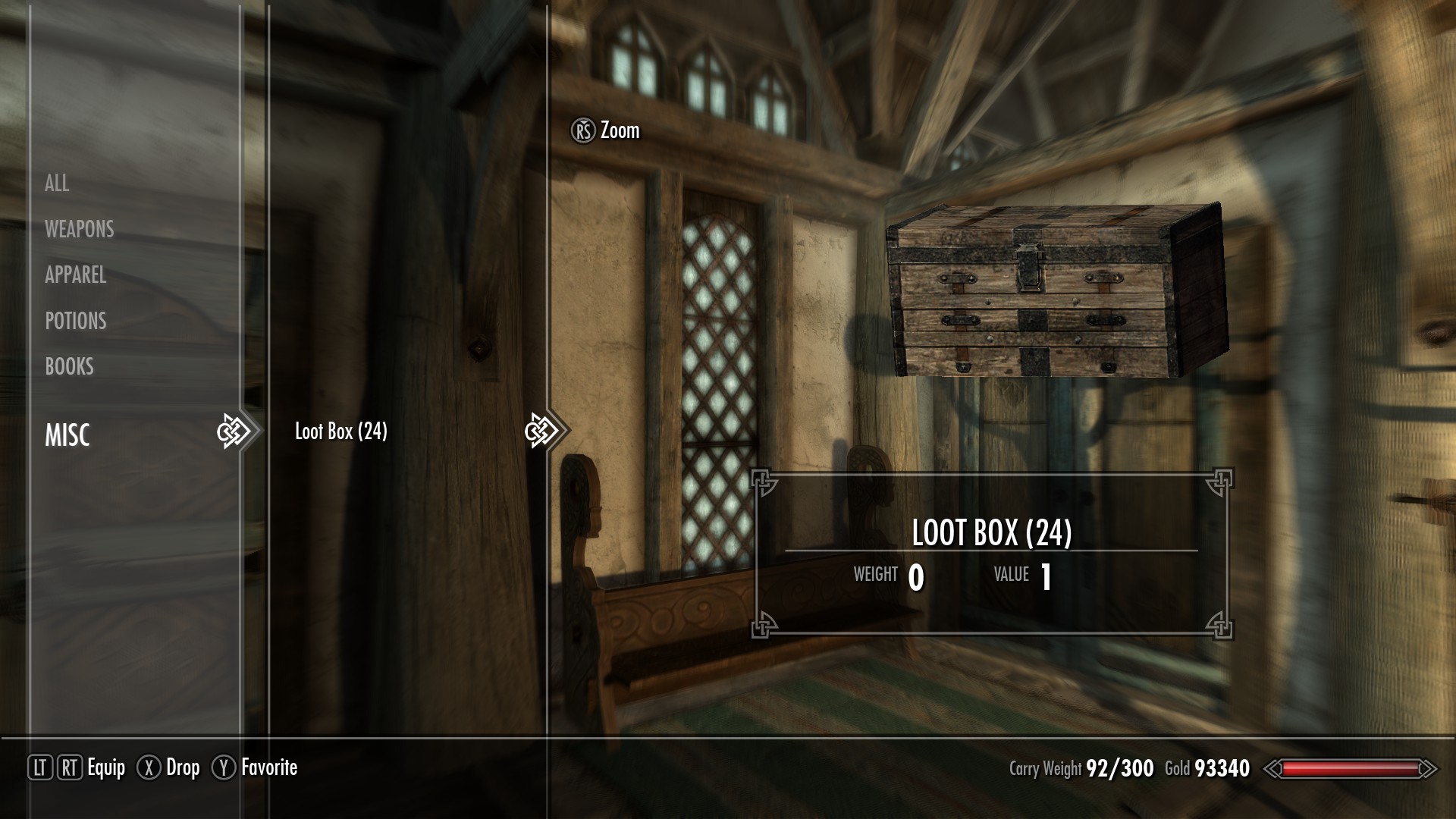Select the Loot Box (24) item row

pyautogui.click(x=341, y=431)
